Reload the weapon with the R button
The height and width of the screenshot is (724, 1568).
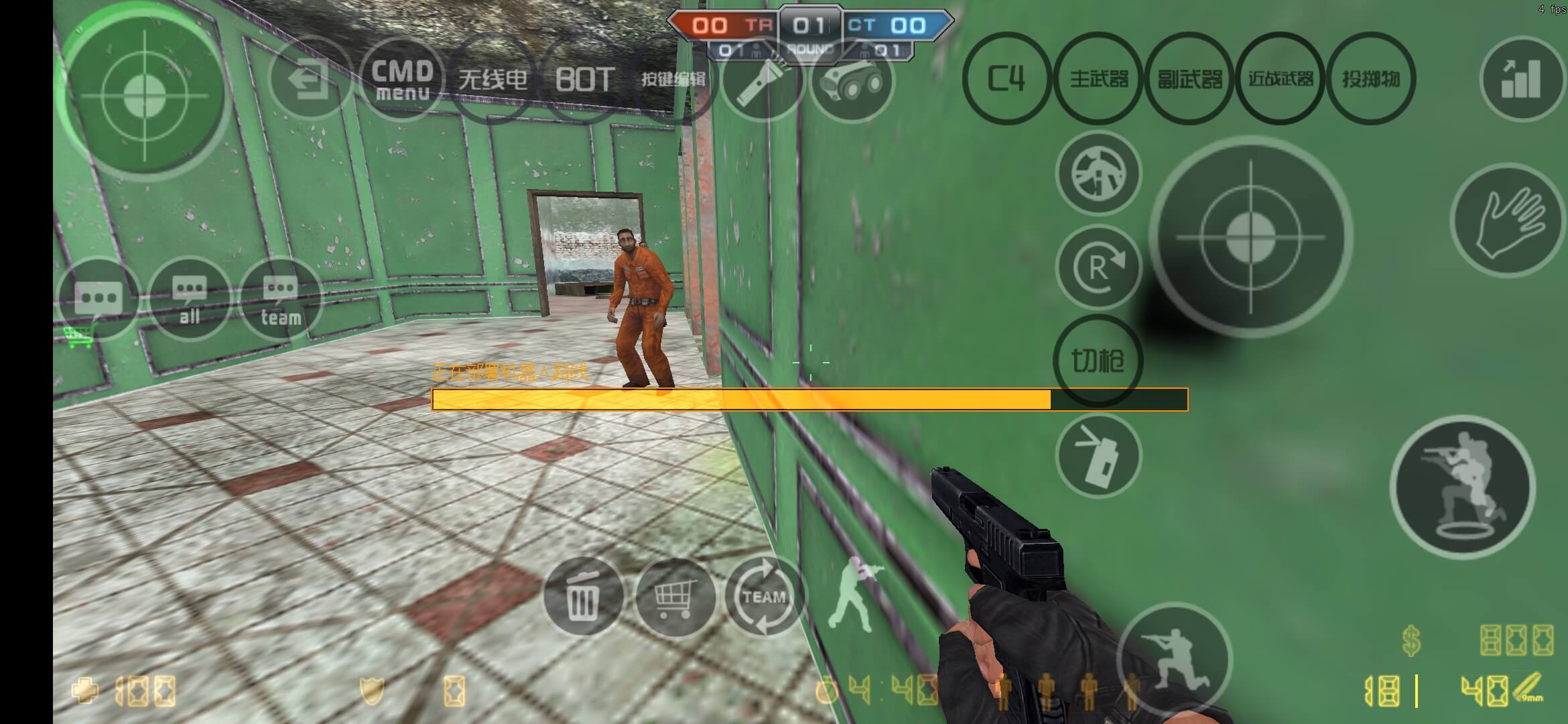coord(1098,267)
